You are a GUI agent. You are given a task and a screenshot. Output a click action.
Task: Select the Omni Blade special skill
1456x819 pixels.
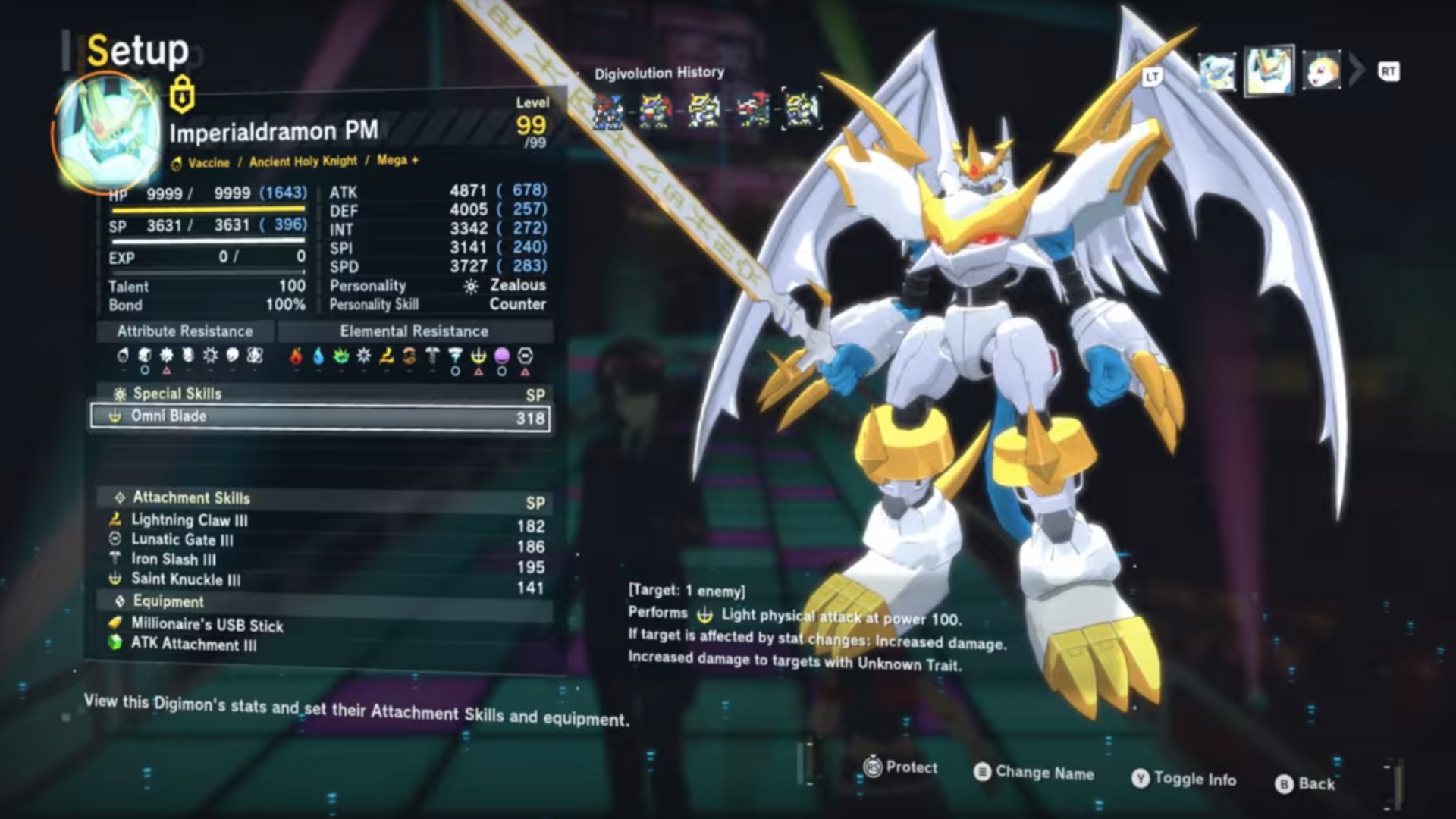(x=320, y=416)
